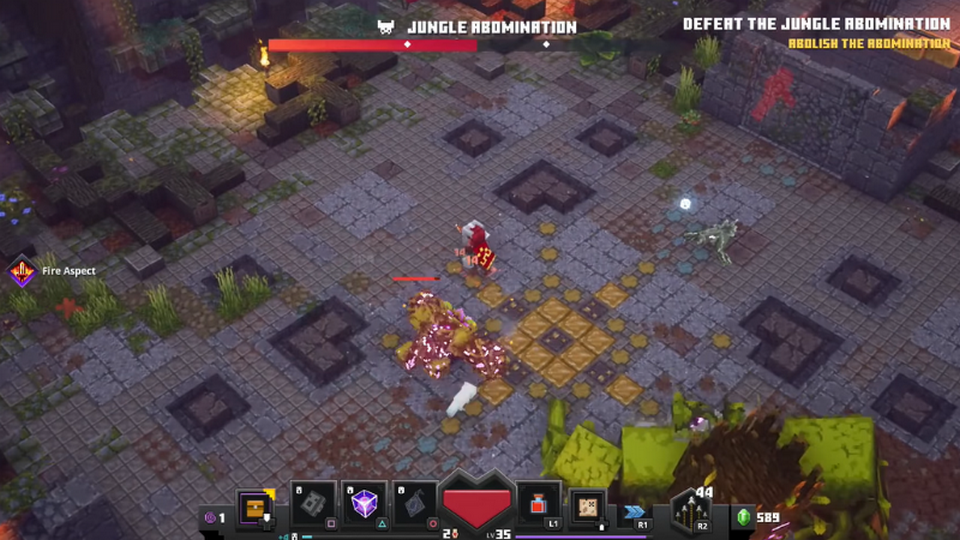This screenshot has width=960, height=540.
Task: Select the Defeat the Jungle Abomination objective
Action: pos(816,24)
